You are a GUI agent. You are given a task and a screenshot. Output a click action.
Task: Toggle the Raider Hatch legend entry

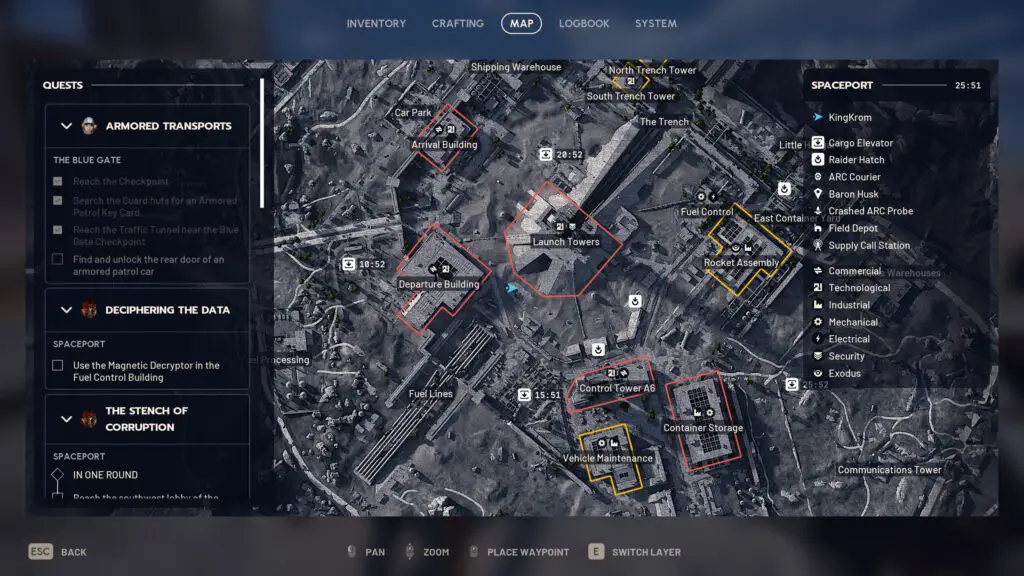coord(856,160)
